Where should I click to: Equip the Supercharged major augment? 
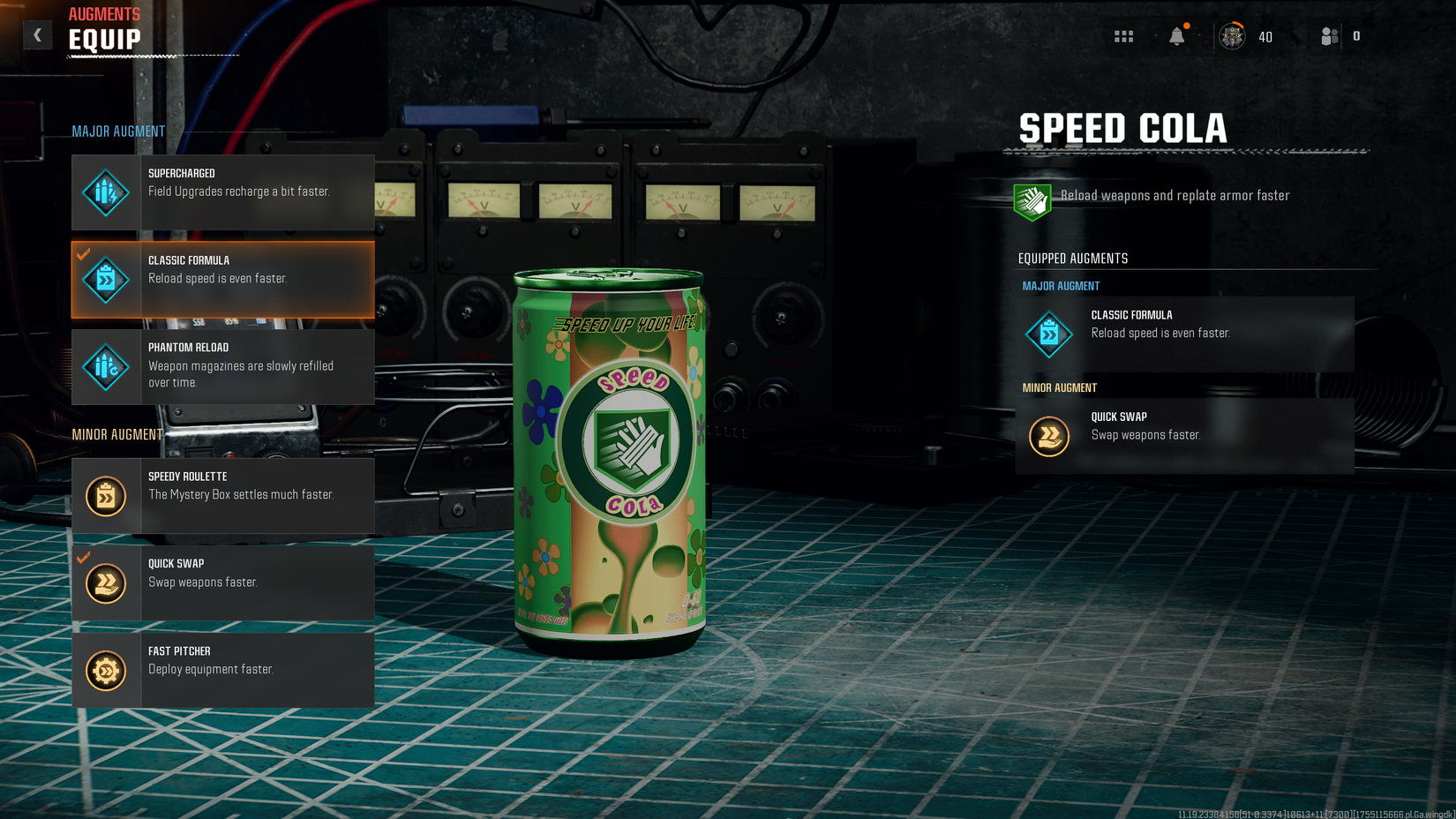click(222, 192)
